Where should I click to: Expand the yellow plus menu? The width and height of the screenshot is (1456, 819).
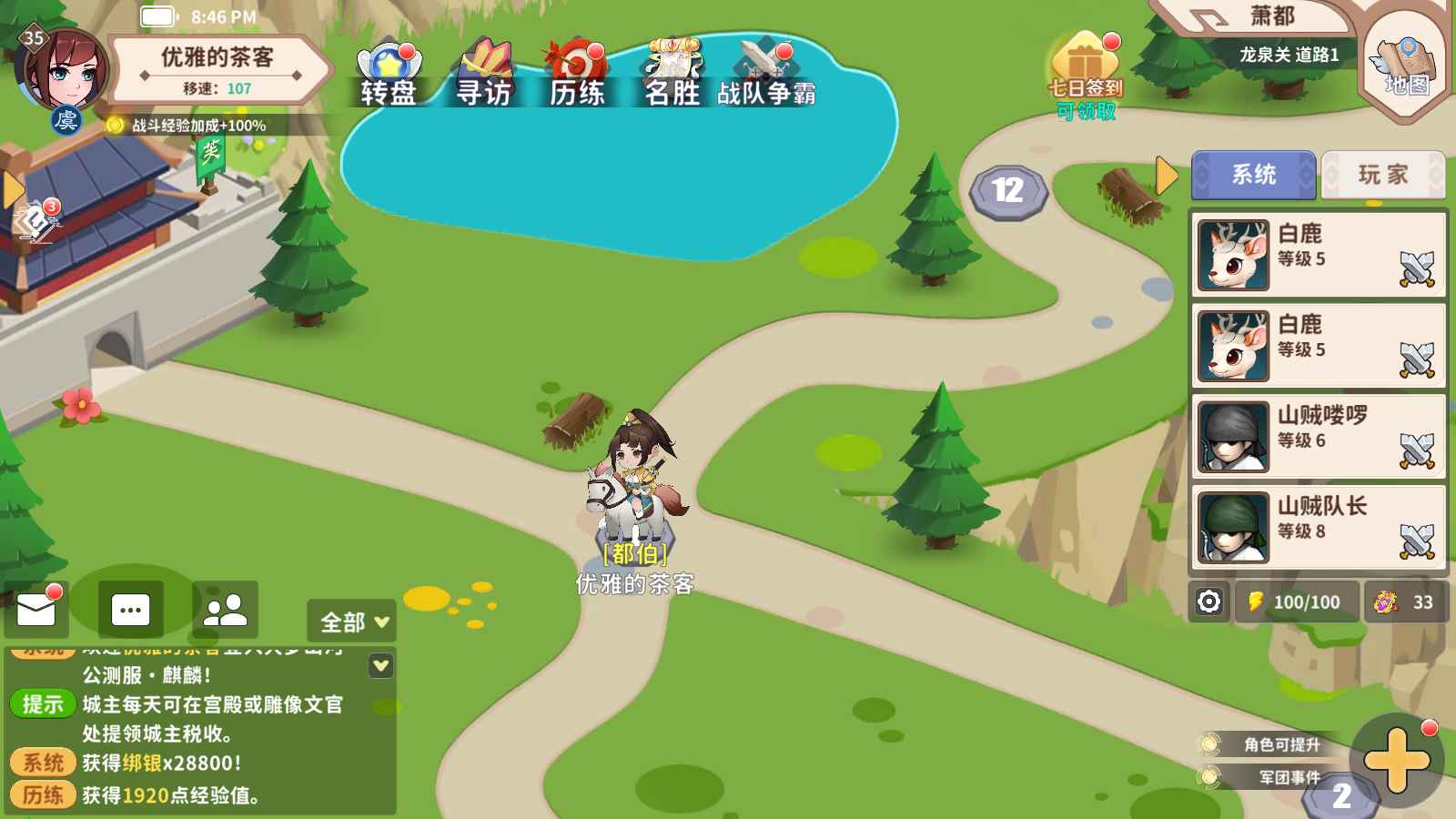[1396, 761]
